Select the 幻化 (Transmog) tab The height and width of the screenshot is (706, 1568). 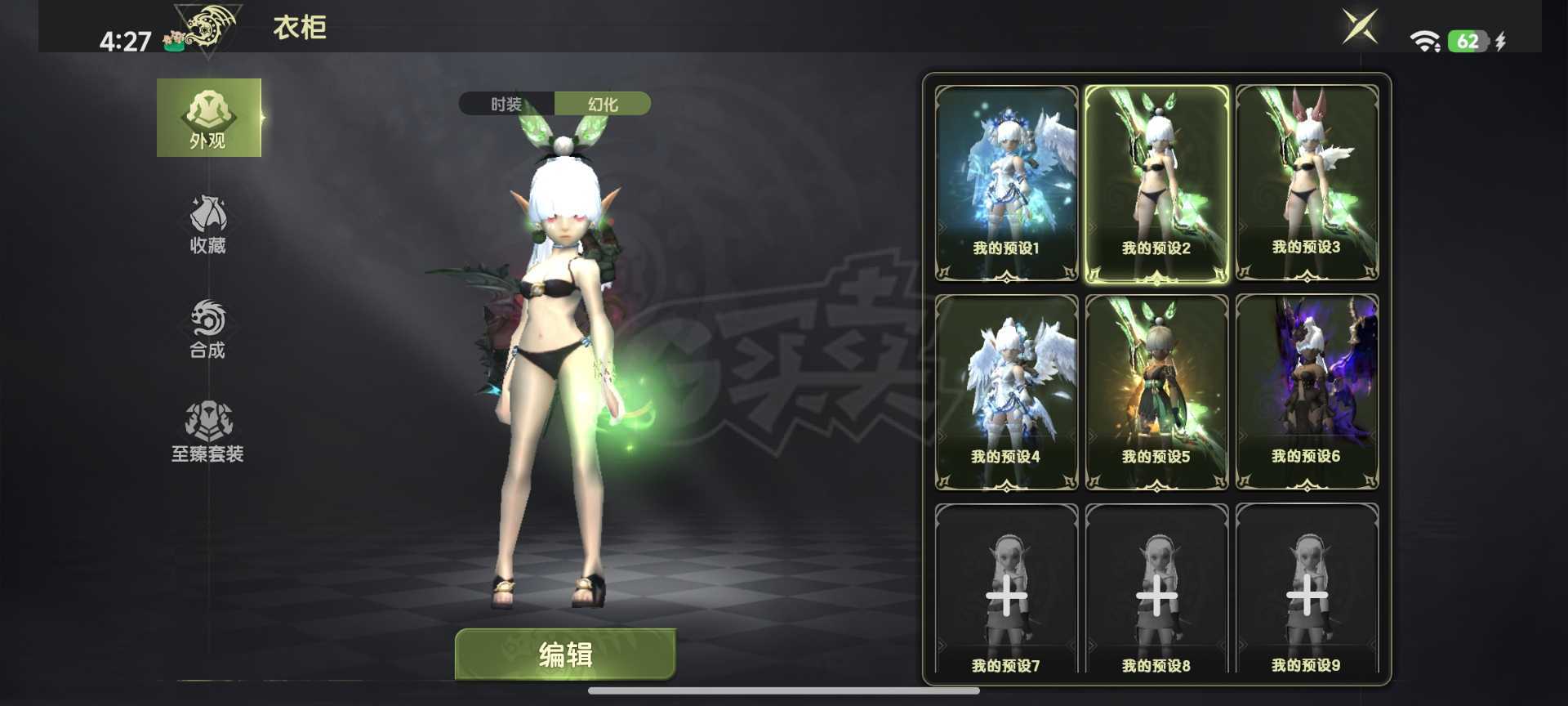click(603, 104)
